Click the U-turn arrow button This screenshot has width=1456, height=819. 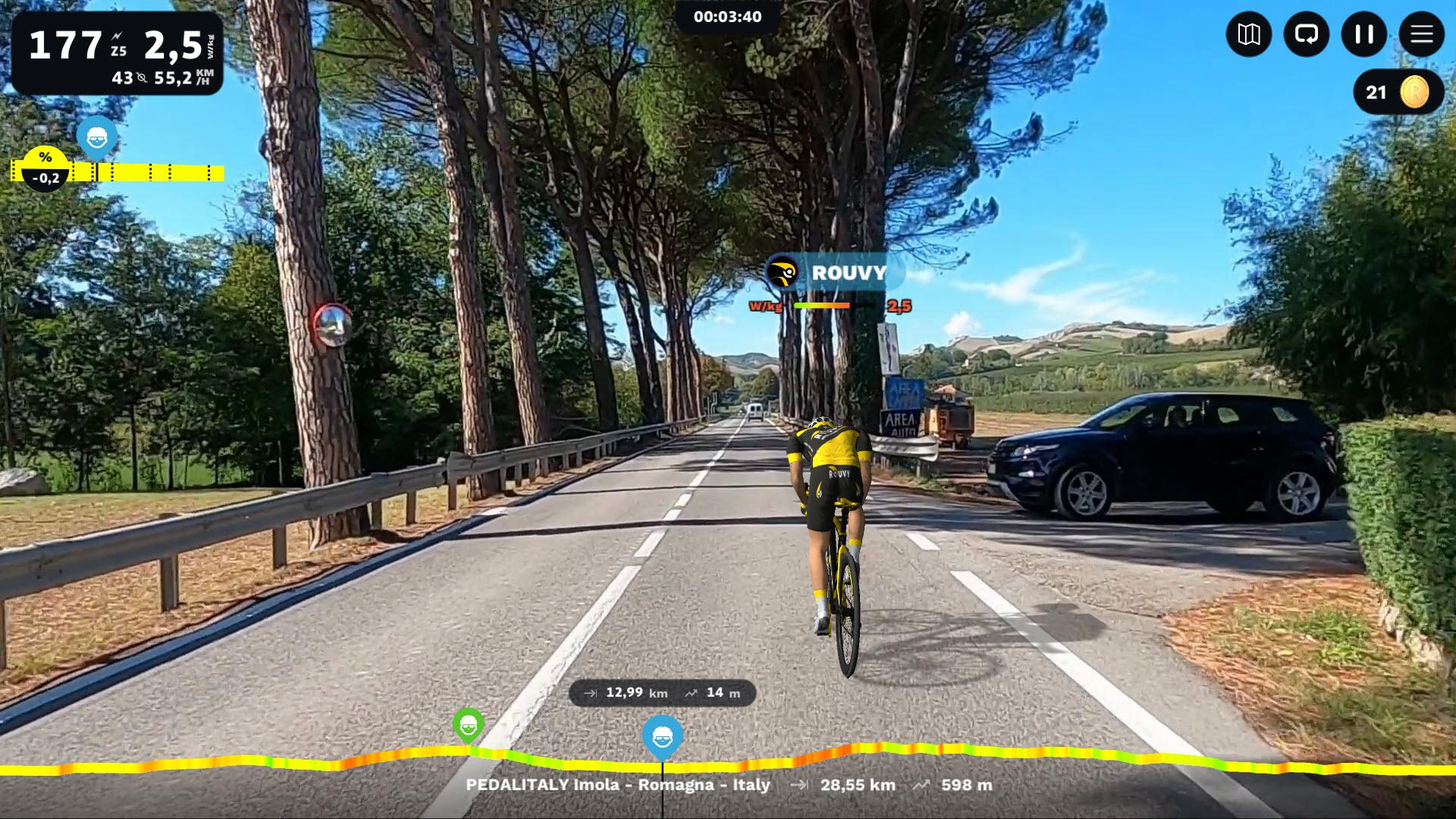click(x=1306, y=34)
